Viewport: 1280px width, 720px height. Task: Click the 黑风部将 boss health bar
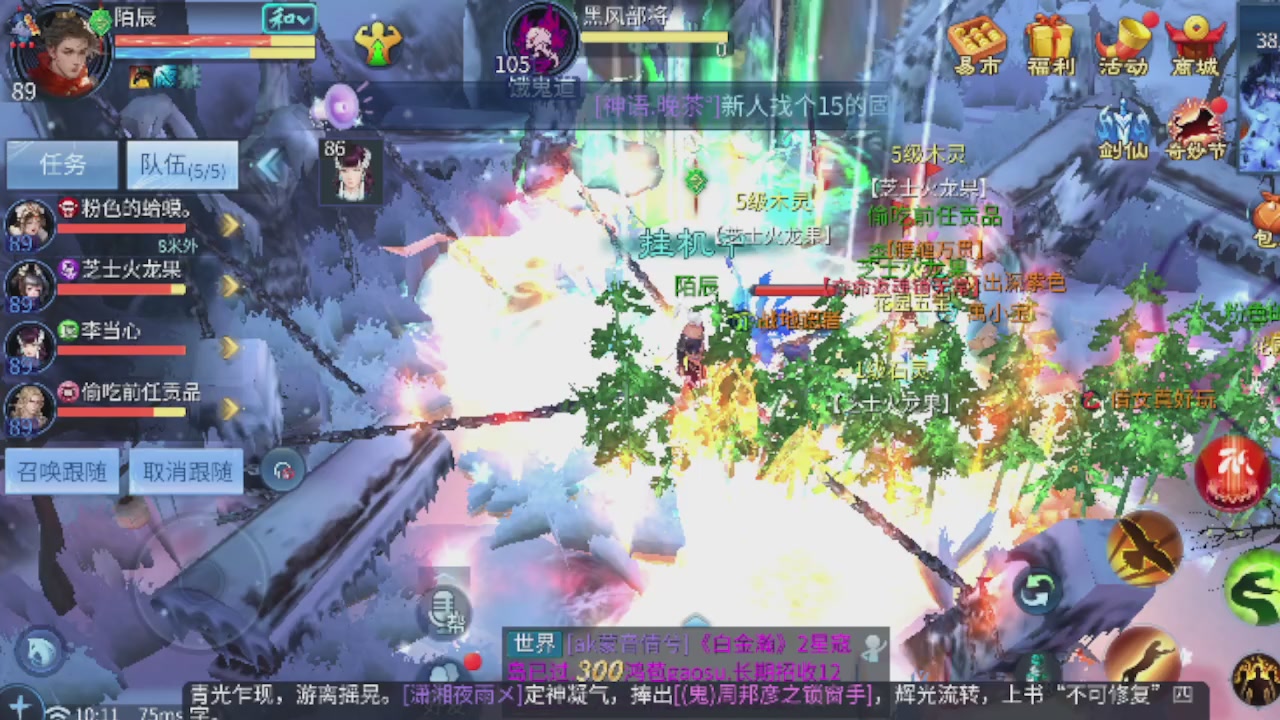pos(650,38)
